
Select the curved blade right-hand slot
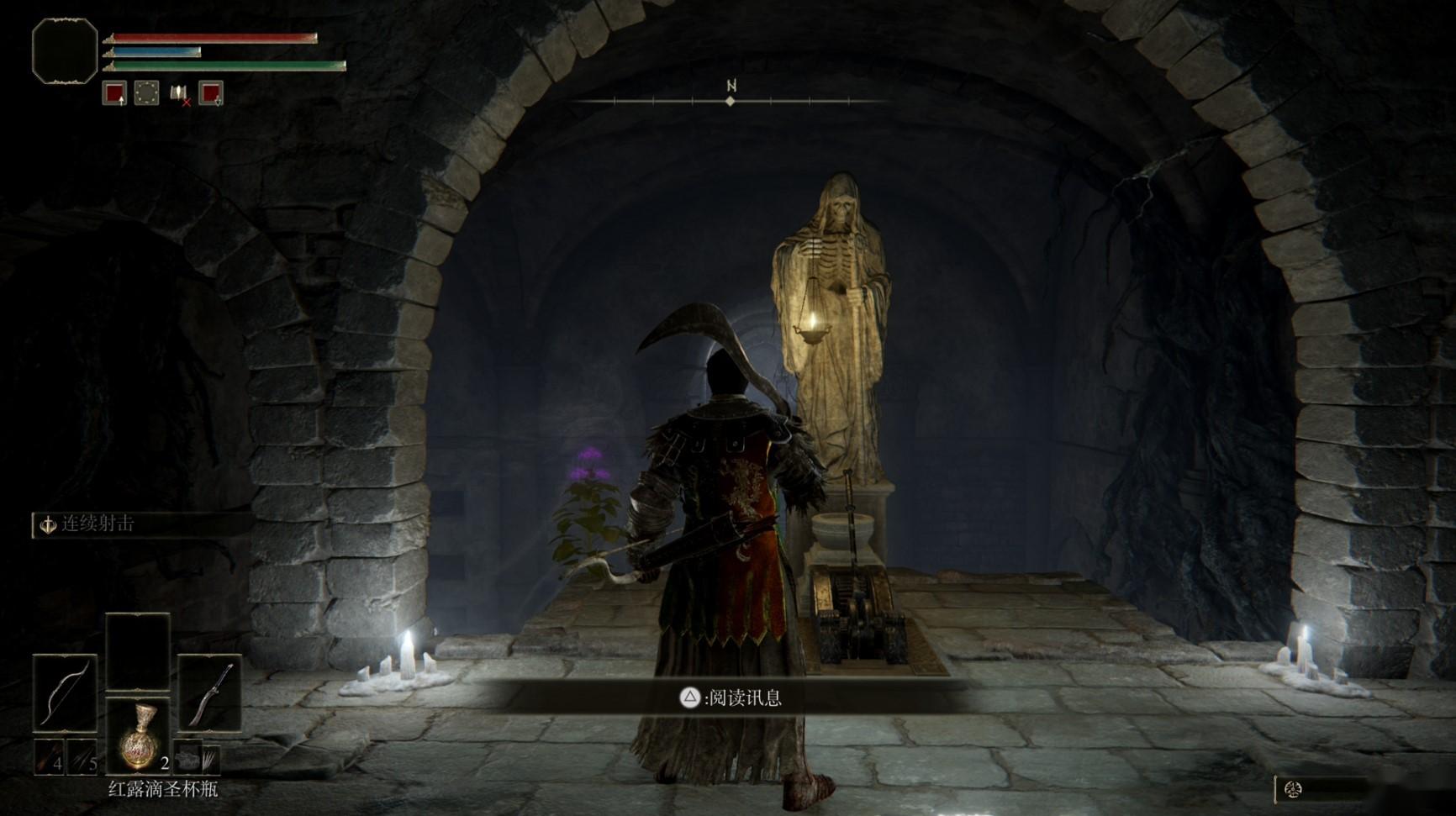[x=210, y=692]
